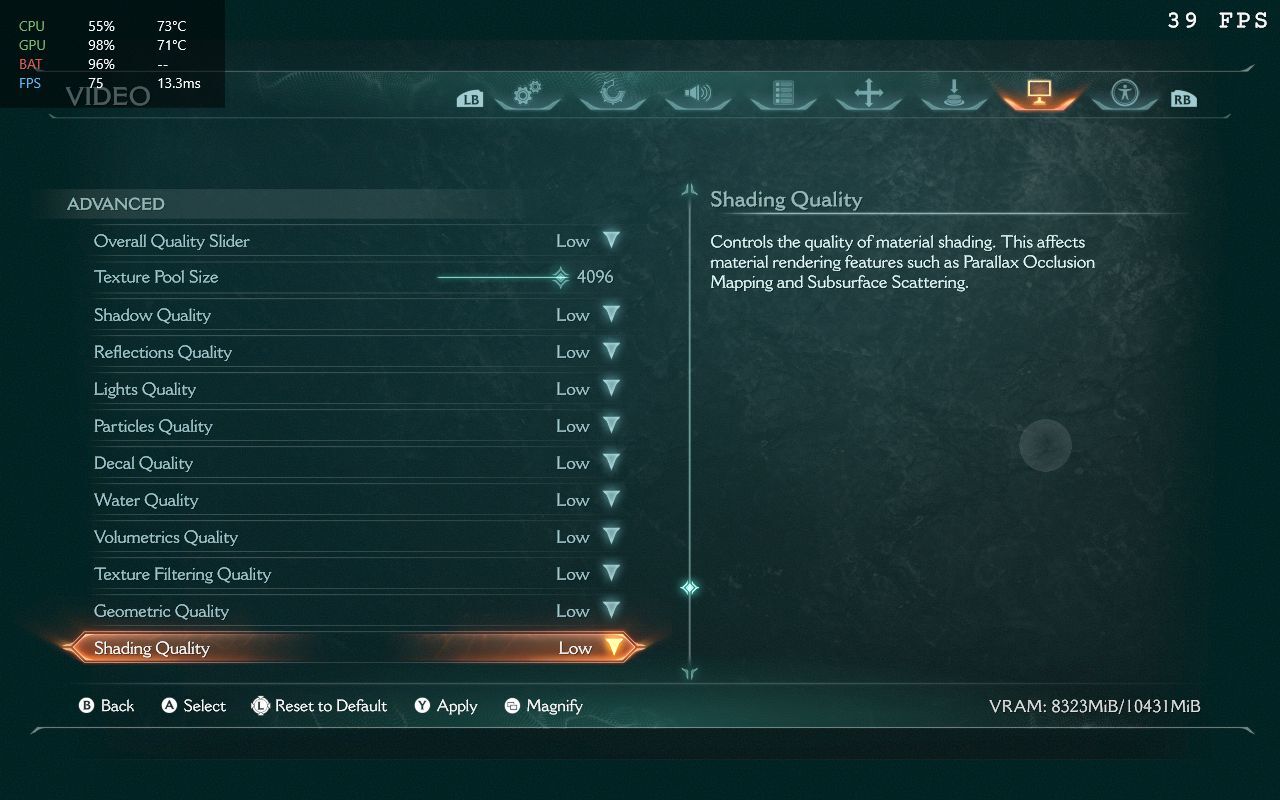This screenshot has height=800, width=1280.
Task: Select the monitor video settings tab
Action: point(1038,94)
